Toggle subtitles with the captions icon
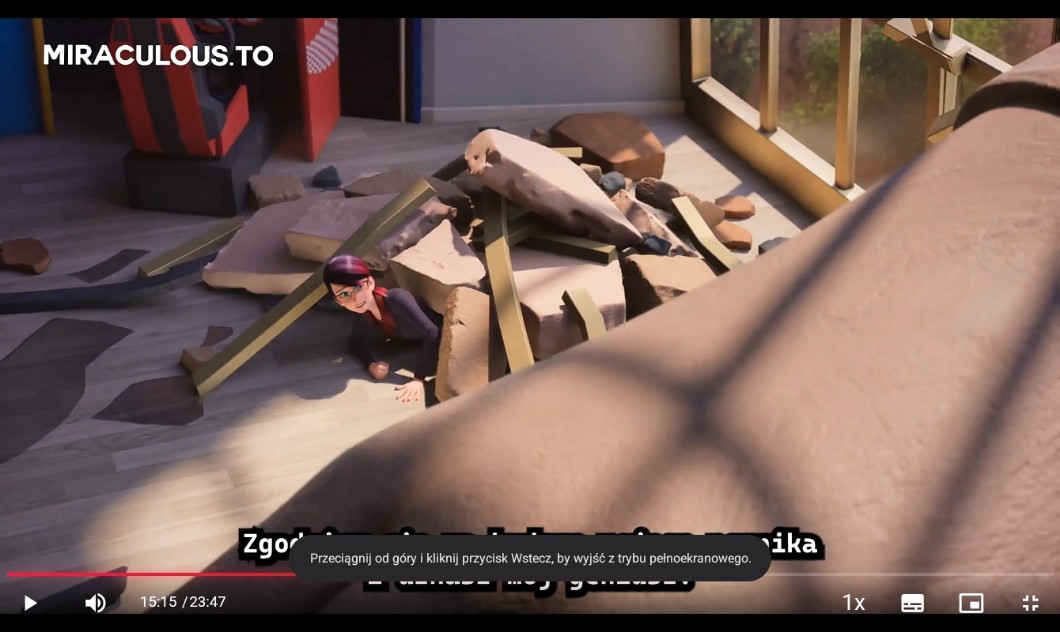1060x632 pixels. tap(912, 603)
